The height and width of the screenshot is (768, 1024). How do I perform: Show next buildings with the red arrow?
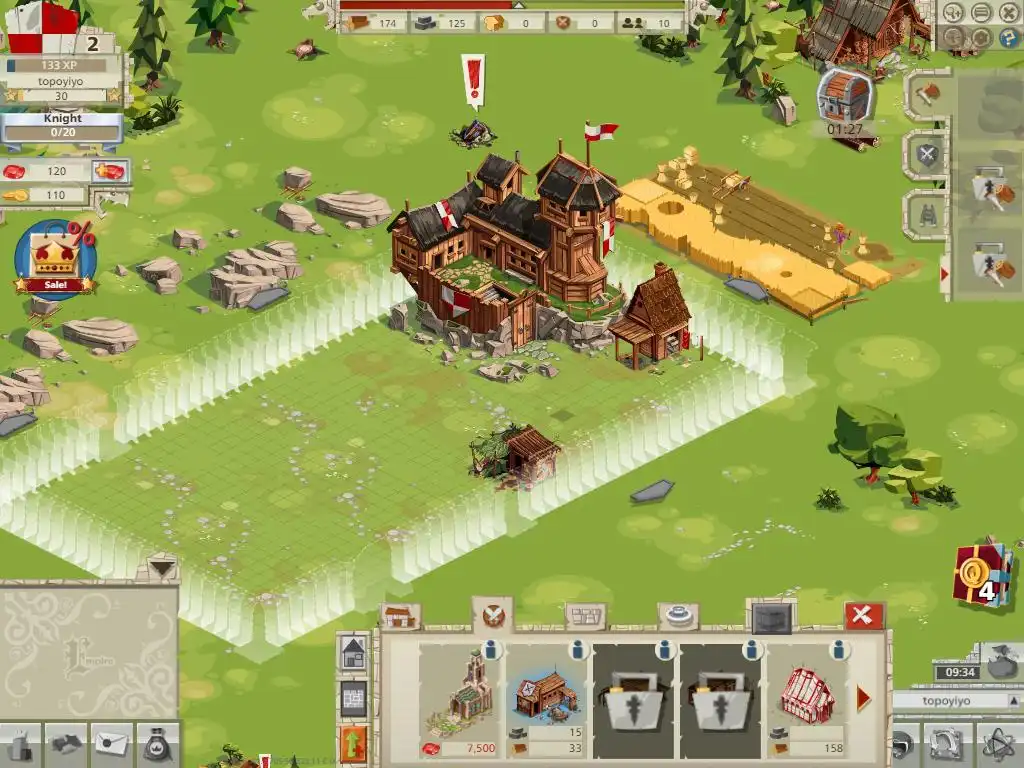(x=864, y=698)
